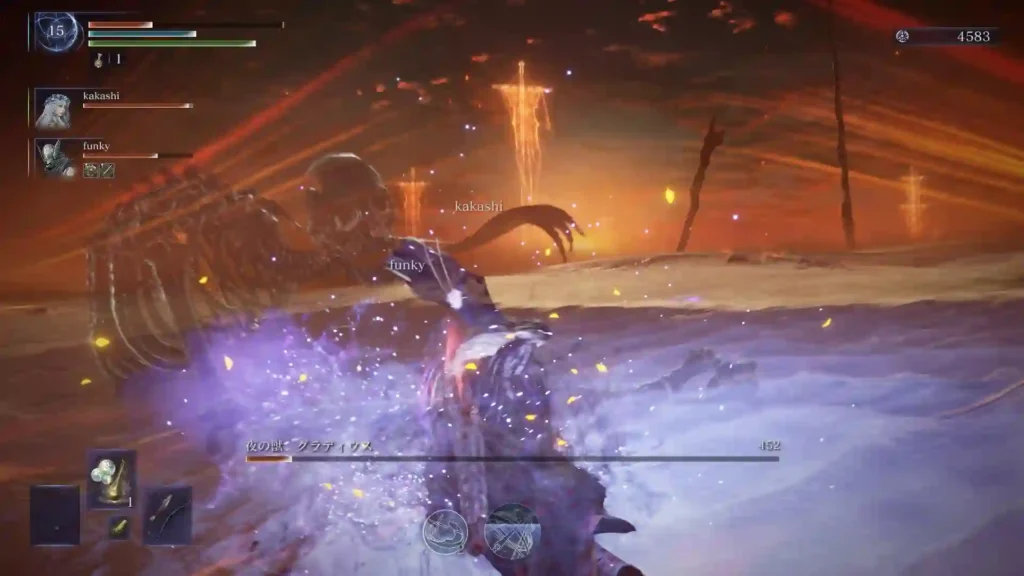The width and height of the screenshot is (1024, 576).
Task: Activate the smaller round character skill icon
Action: (x=445, y=531)
